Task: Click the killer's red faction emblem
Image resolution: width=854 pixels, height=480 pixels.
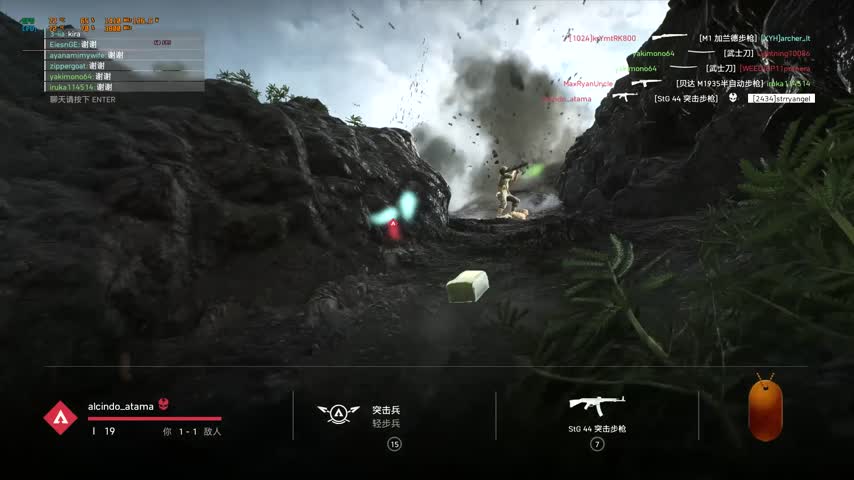Action: (x=60, y=417)
